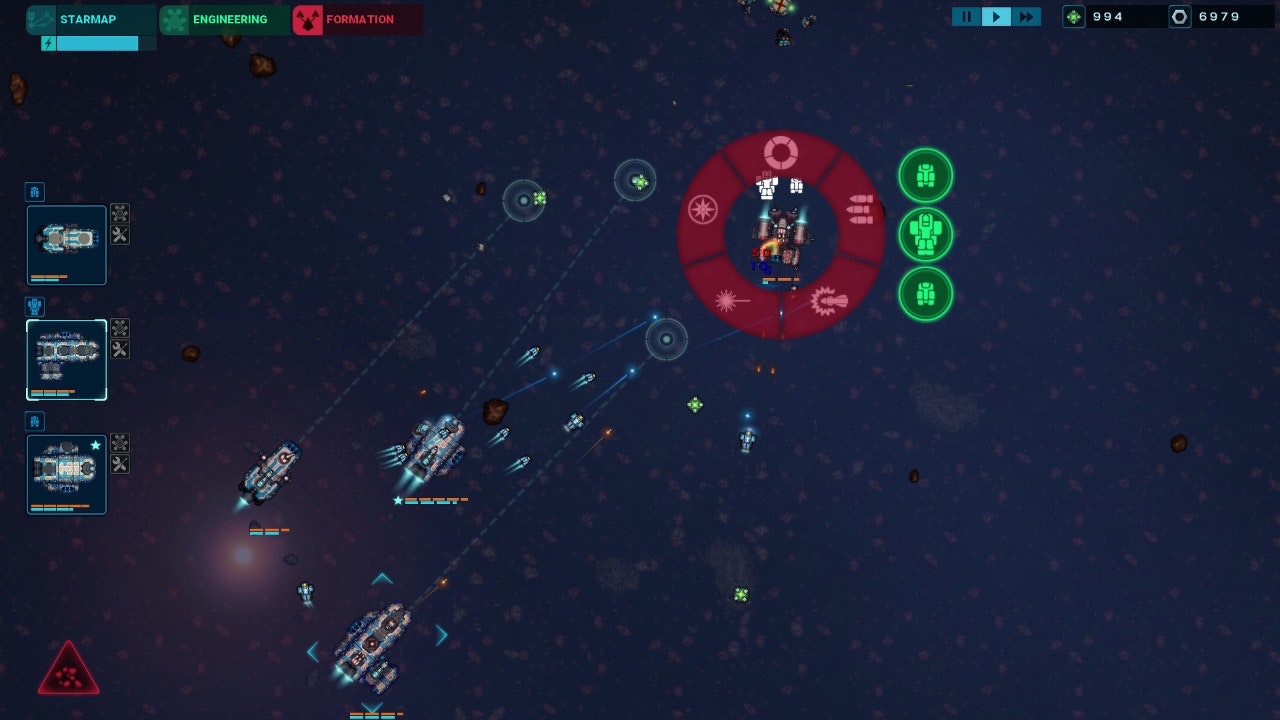
Task: Click the crew icon above the top ship portrait
Action: click(35, 192)
